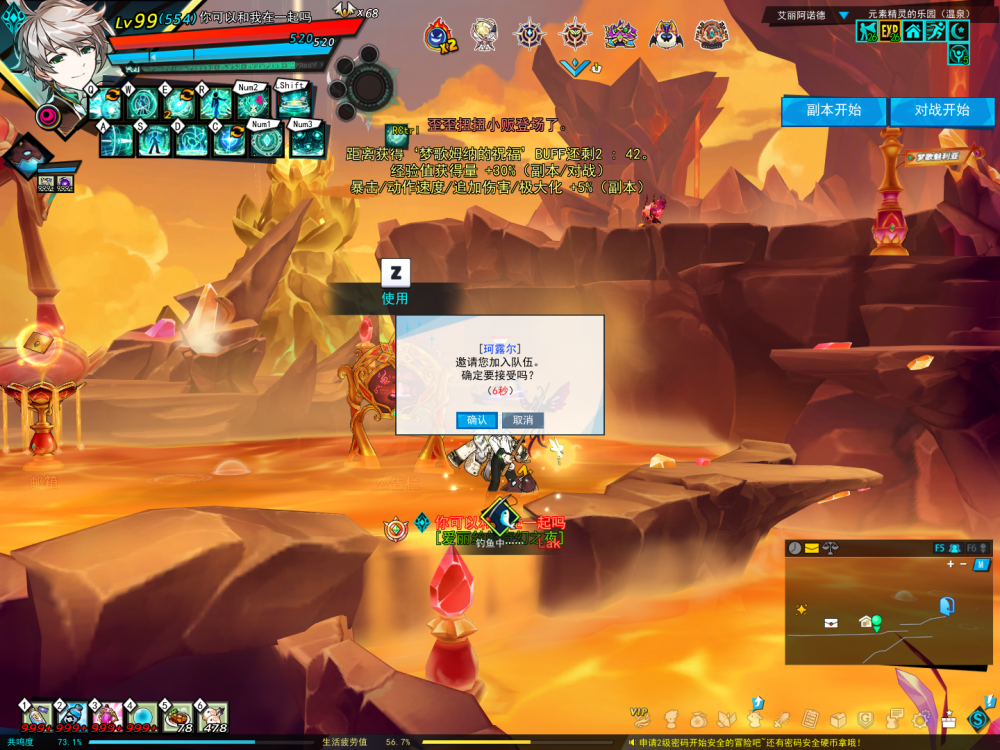
Task: Select the blue door marker on minimap
Action: point(946,605)
